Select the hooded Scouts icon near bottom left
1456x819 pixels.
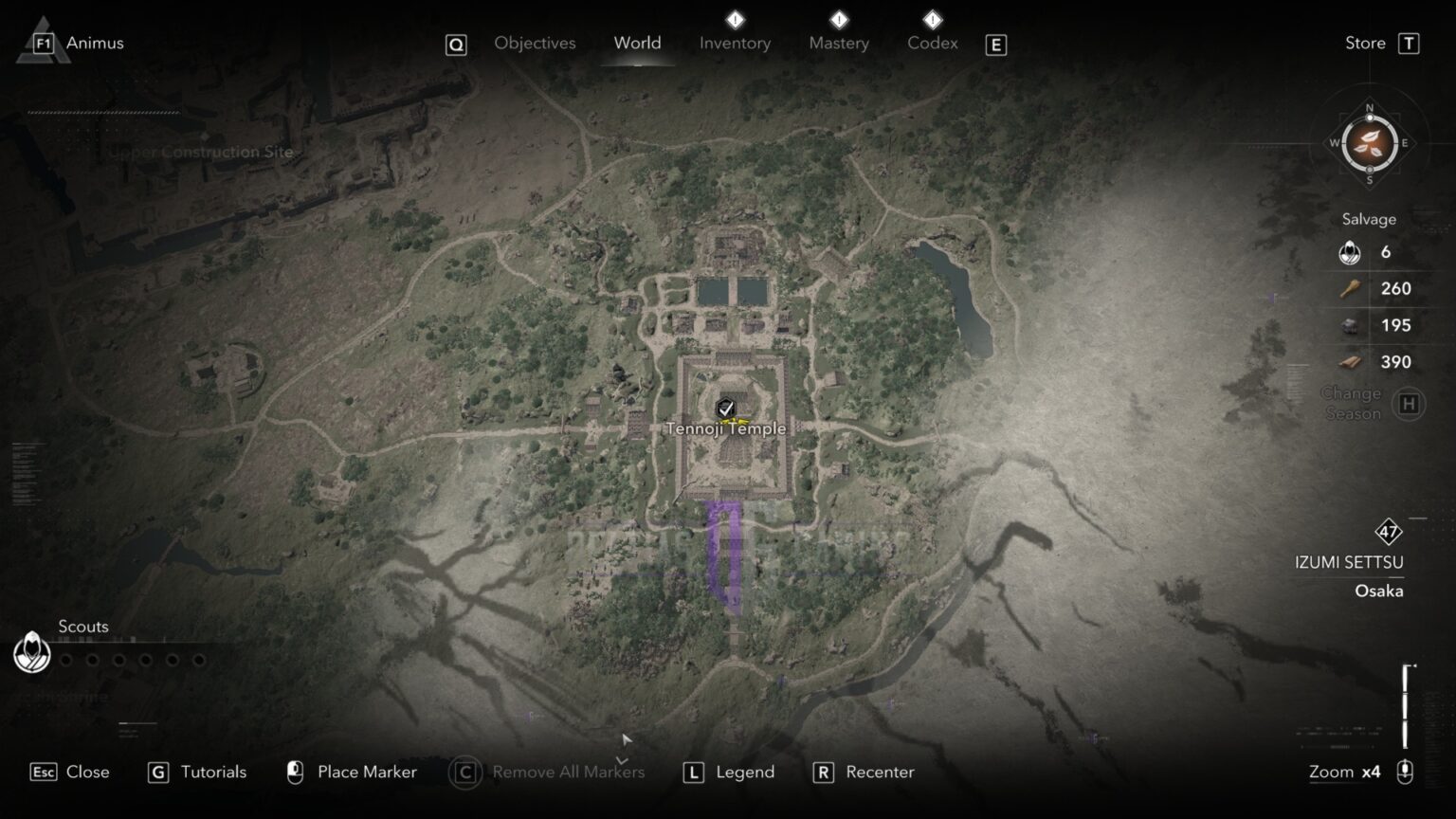tap(31, 654)
